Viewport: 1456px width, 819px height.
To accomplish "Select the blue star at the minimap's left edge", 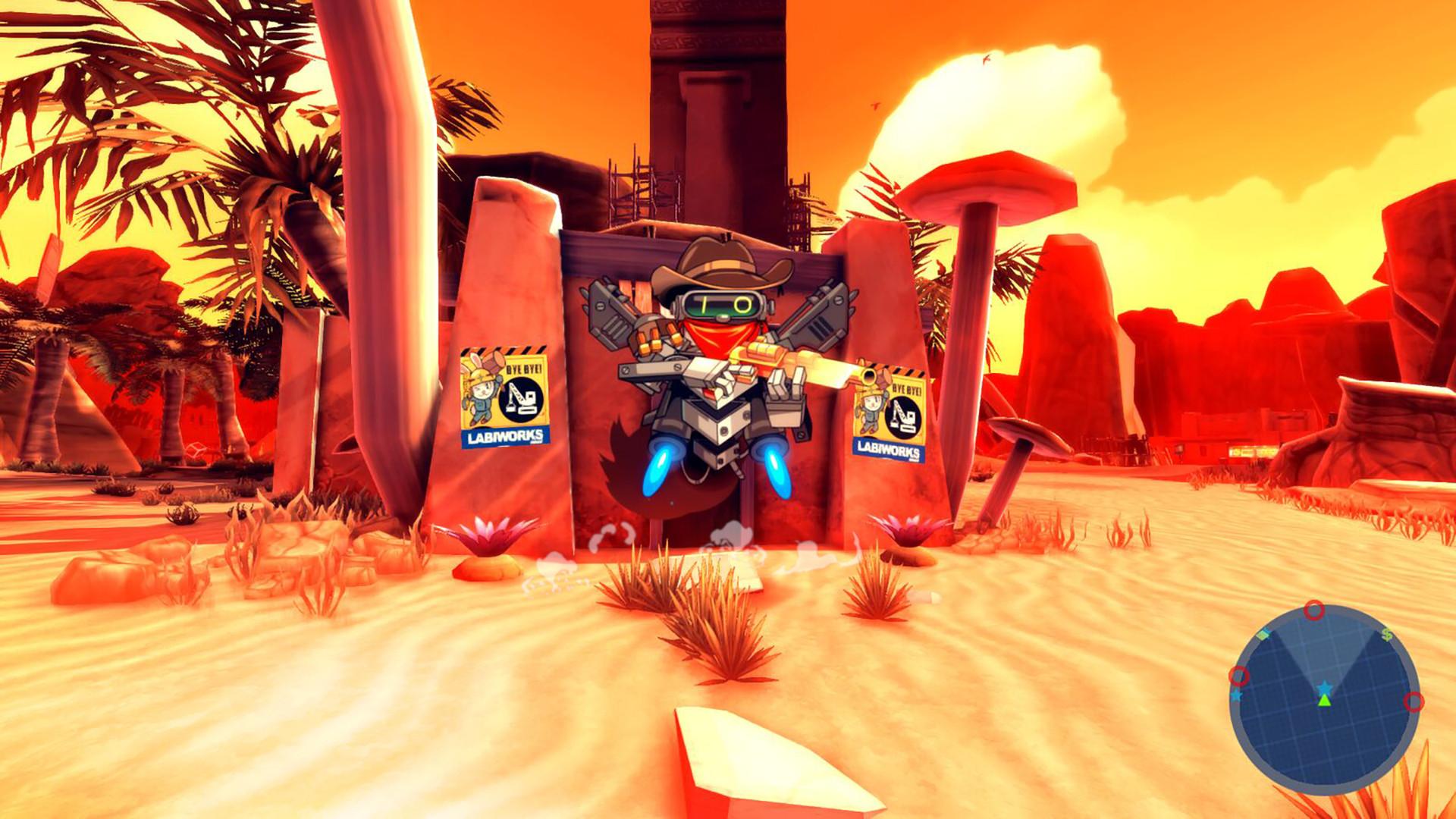I will (1236, 696).
